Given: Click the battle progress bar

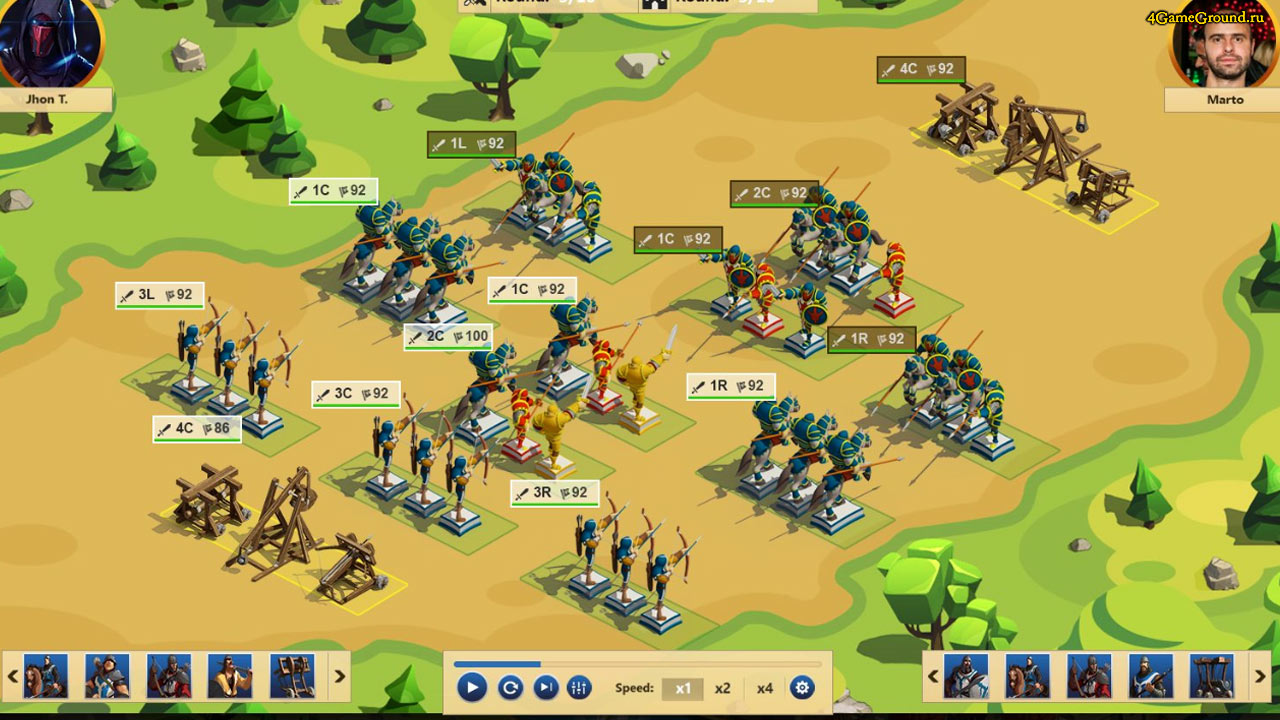Looking at the screenshot, I should (637, 664).
